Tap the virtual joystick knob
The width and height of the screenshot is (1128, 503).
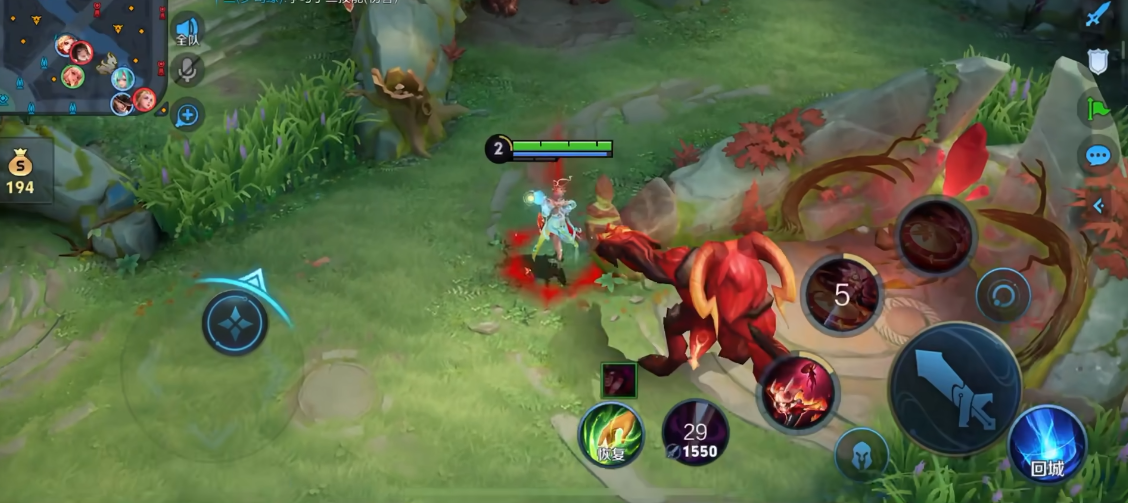[235, 324]
